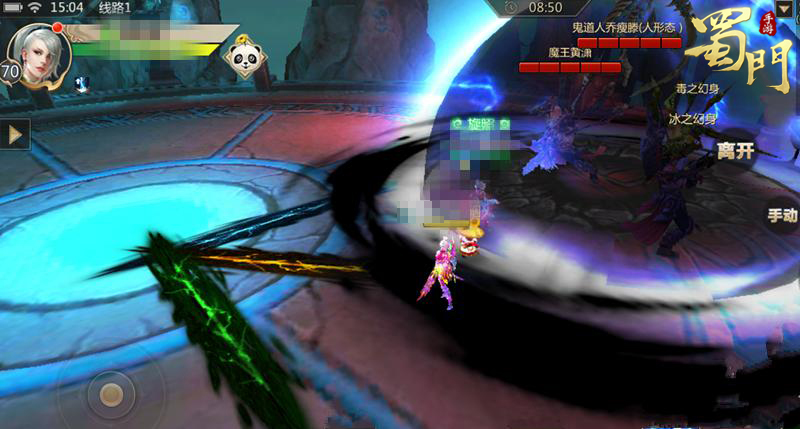The height and width of the screenshot is (429, 800).
Task: Expand the side panel with the arrow button
Action: point(14,134)
